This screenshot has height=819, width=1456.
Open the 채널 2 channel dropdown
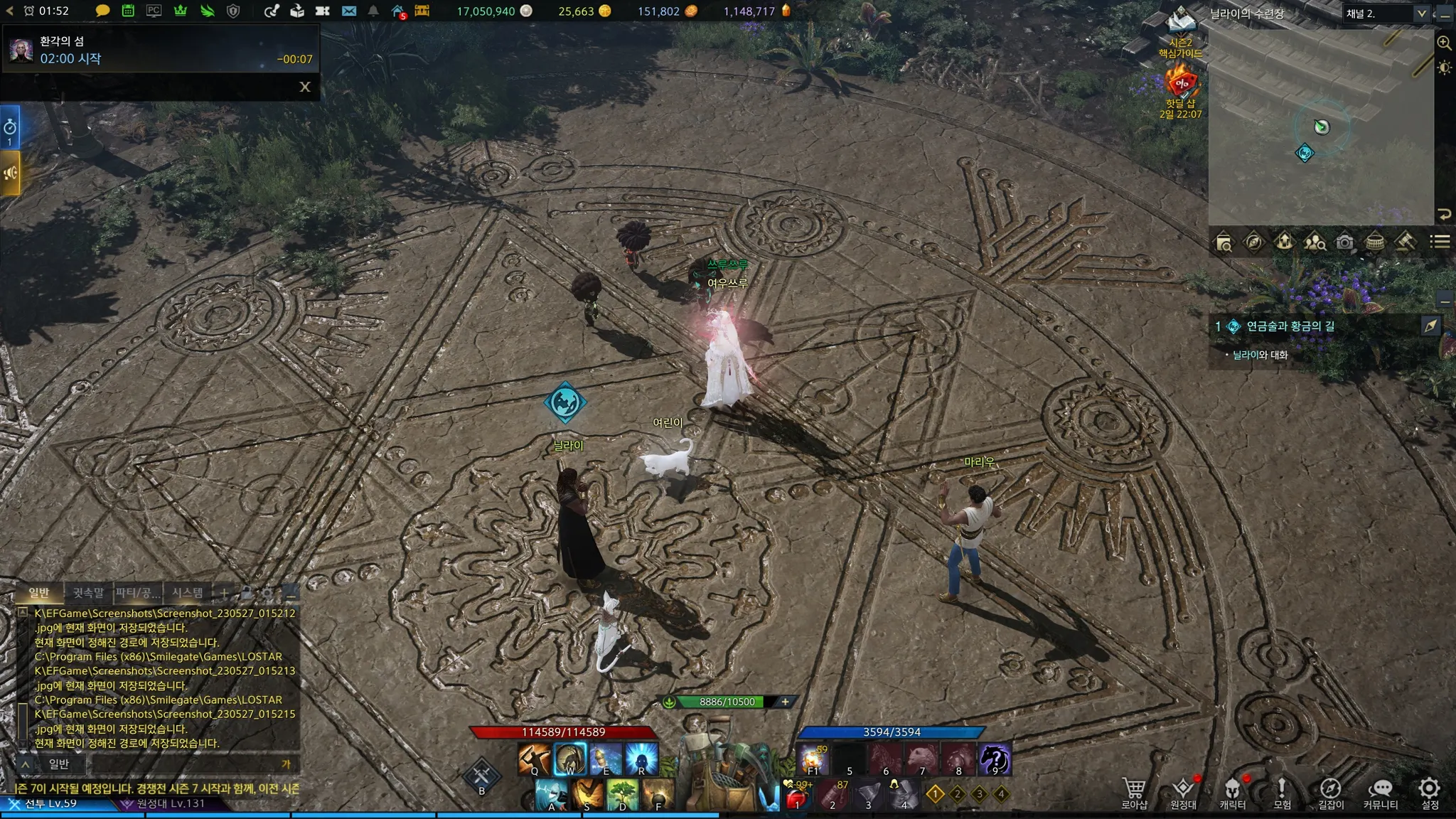1385,14
